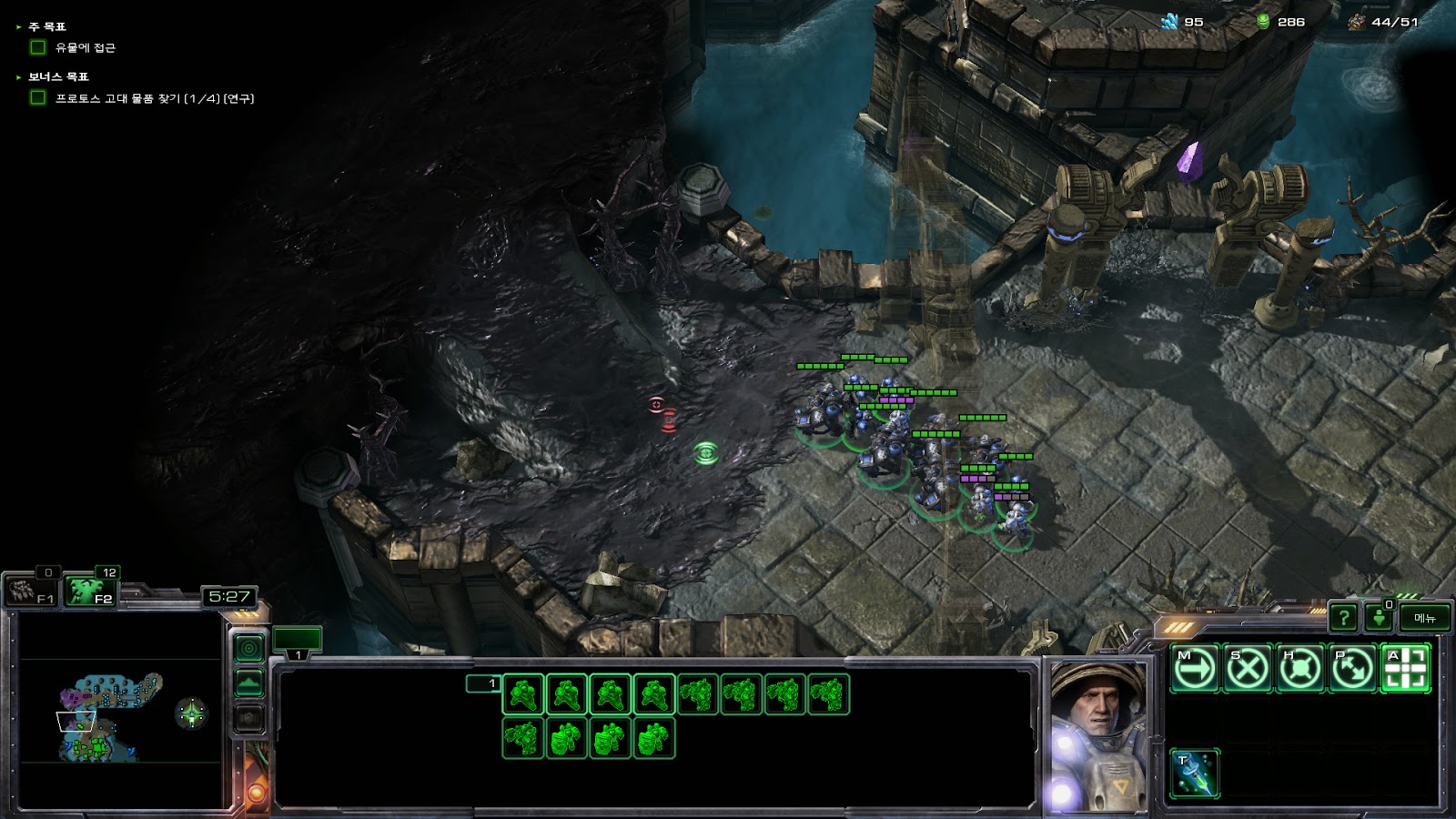Activate the Attack command

pos(1406,670)
